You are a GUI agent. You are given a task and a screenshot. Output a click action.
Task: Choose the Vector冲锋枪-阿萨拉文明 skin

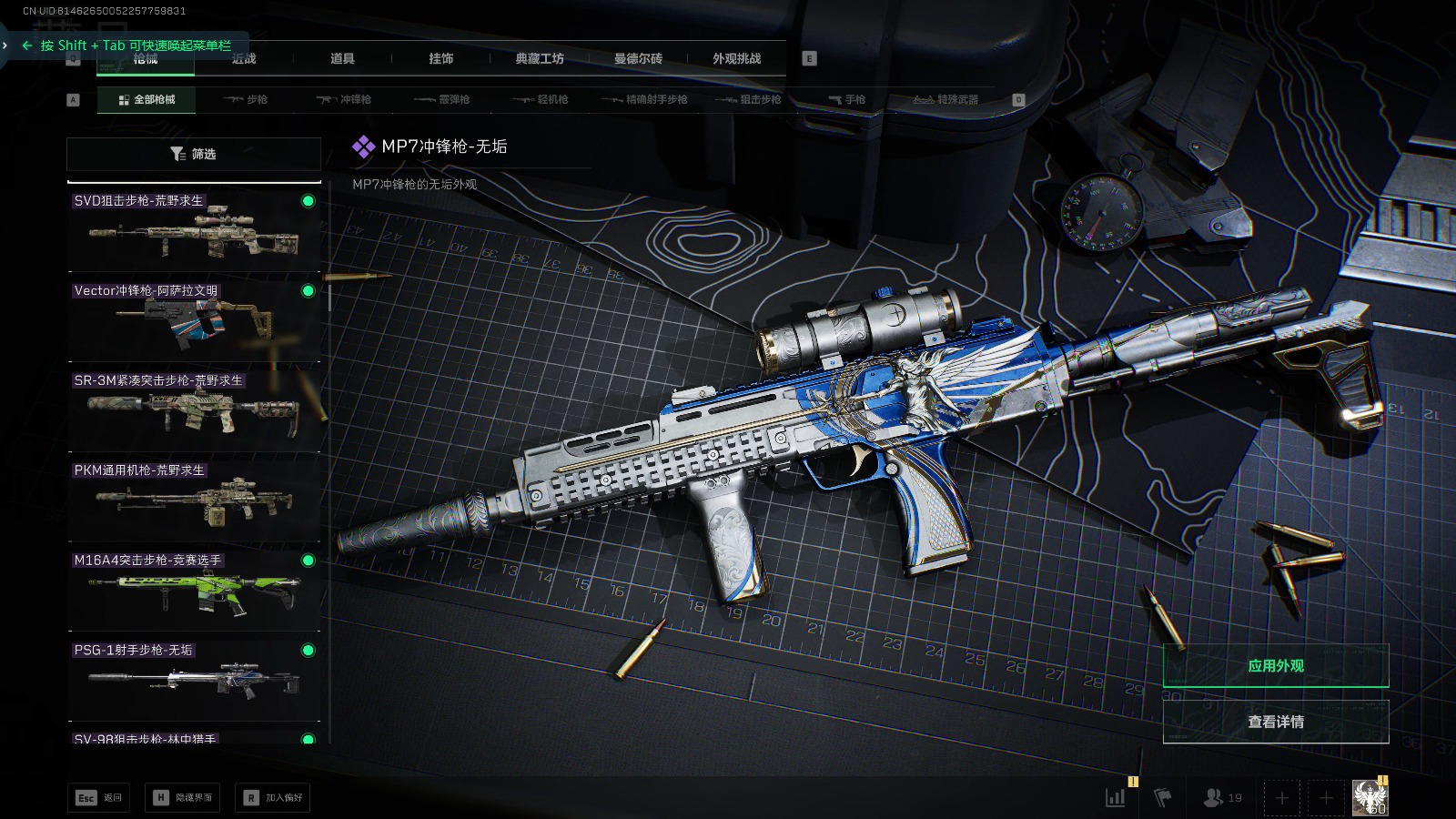[194, 319]
